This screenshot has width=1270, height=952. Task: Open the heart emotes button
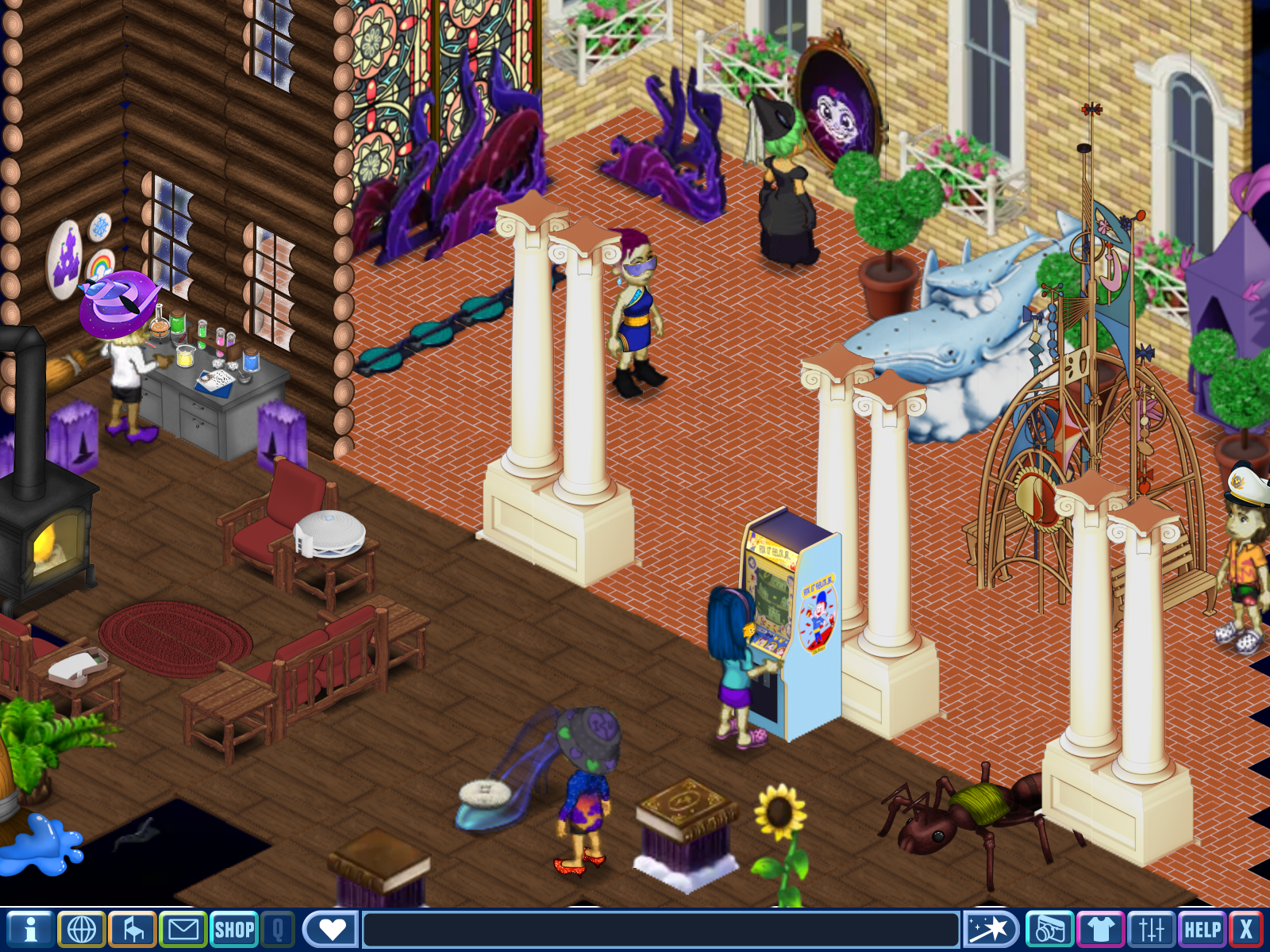[x=331, y=929]
